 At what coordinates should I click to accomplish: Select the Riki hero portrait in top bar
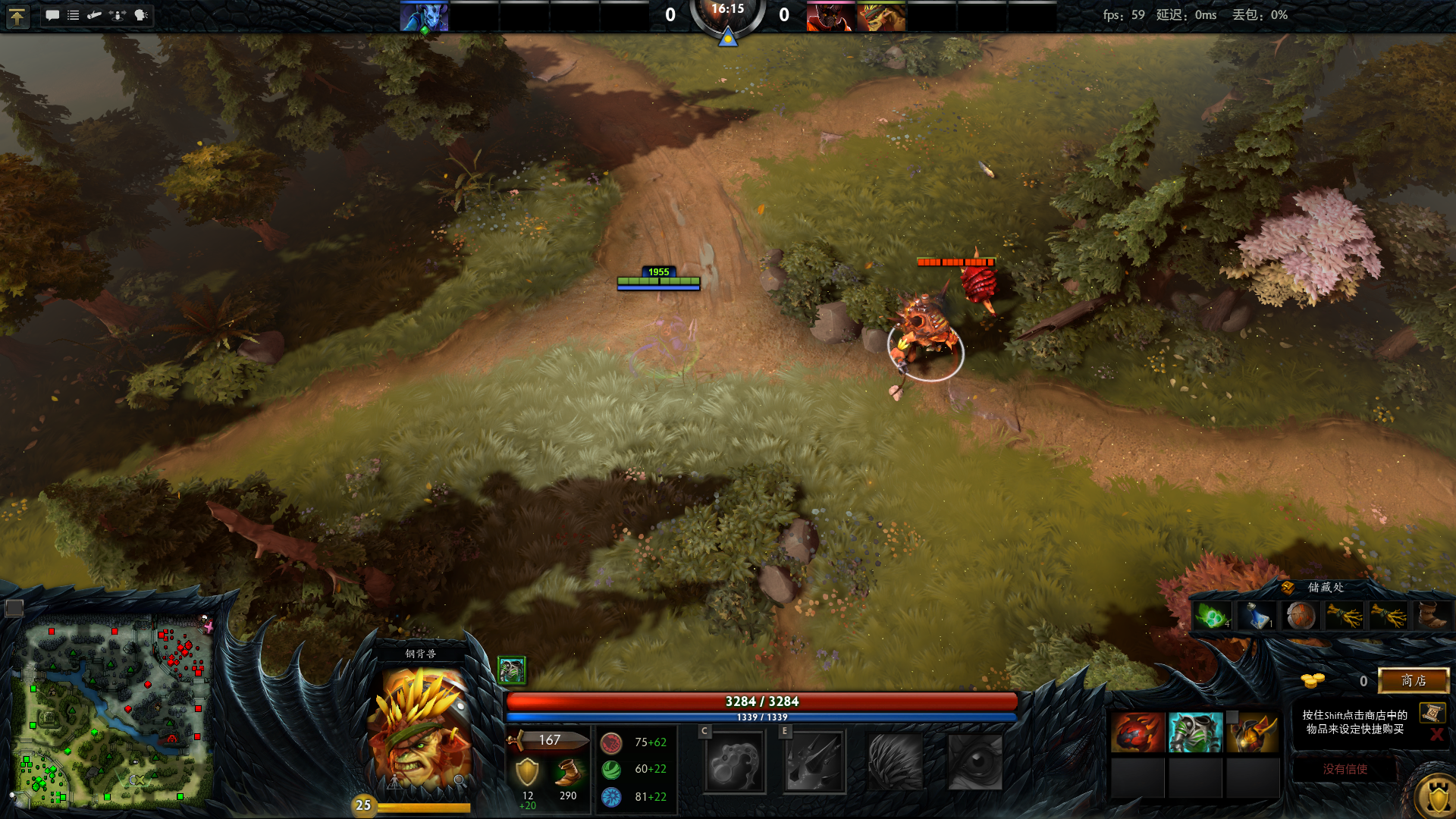[424, 17]
